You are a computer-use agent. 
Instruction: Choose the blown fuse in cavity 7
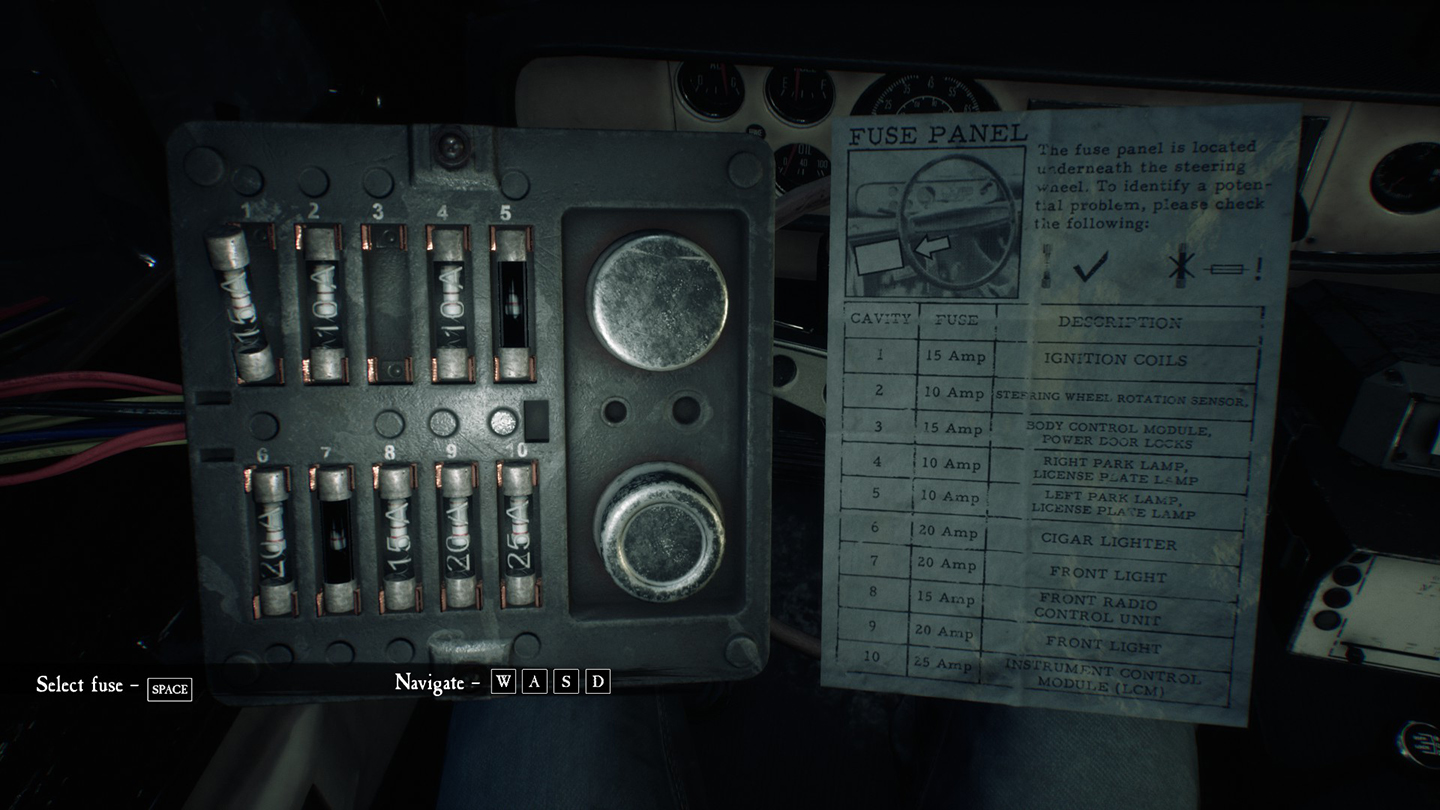tap(337, 541)
